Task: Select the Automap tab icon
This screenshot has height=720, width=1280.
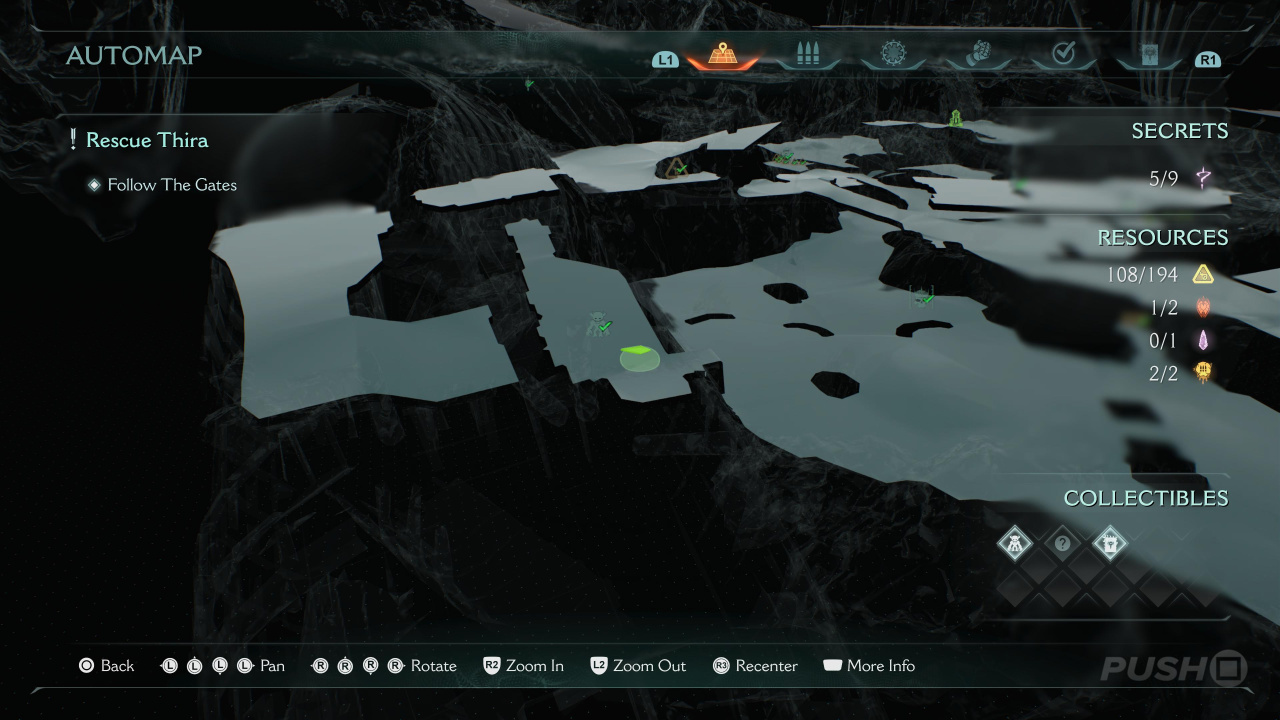Action: [722, 55]
